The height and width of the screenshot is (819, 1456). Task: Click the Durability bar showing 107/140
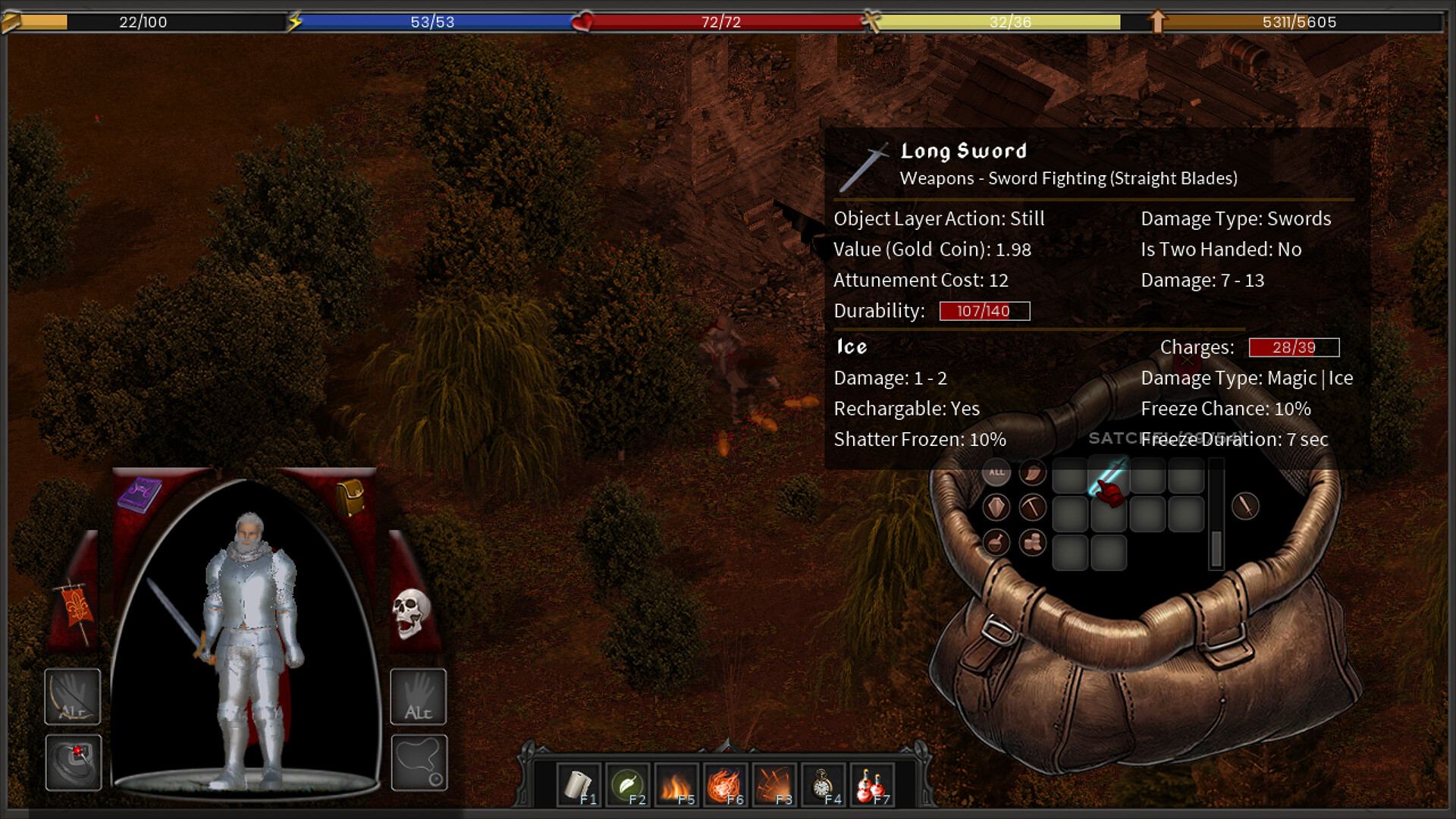[984, 311]
